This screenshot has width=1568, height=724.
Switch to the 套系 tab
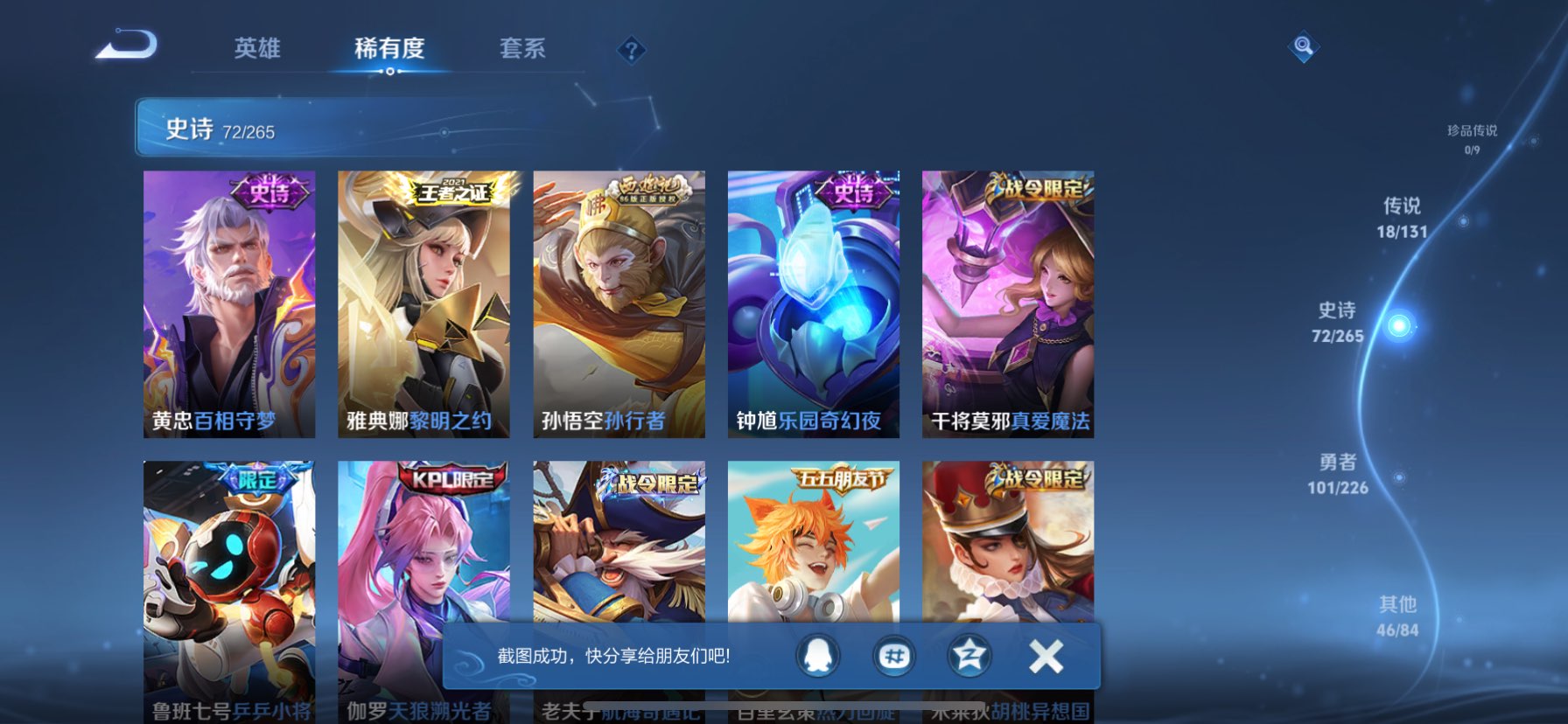pos(523,50)
